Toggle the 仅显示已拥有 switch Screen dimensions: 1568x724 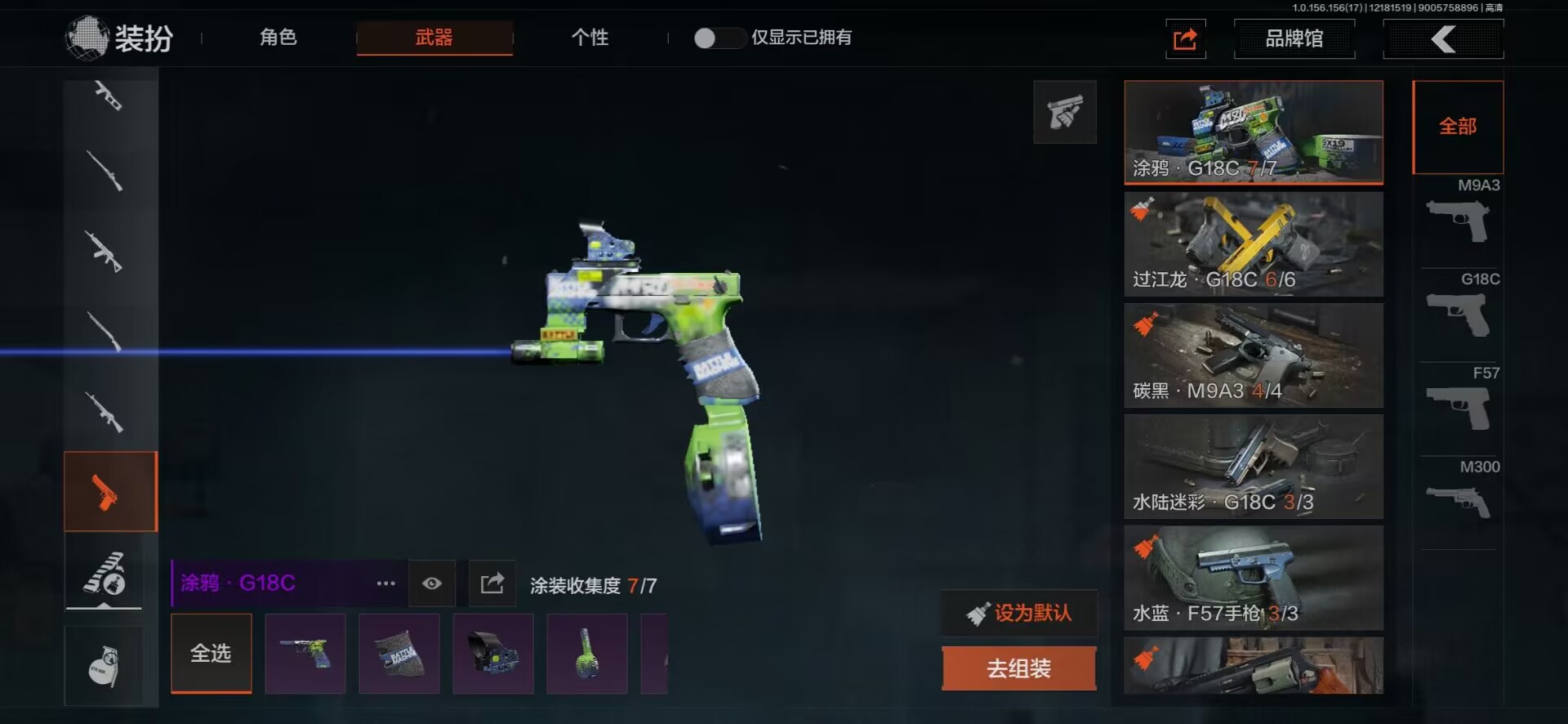[x=717, y=38]
